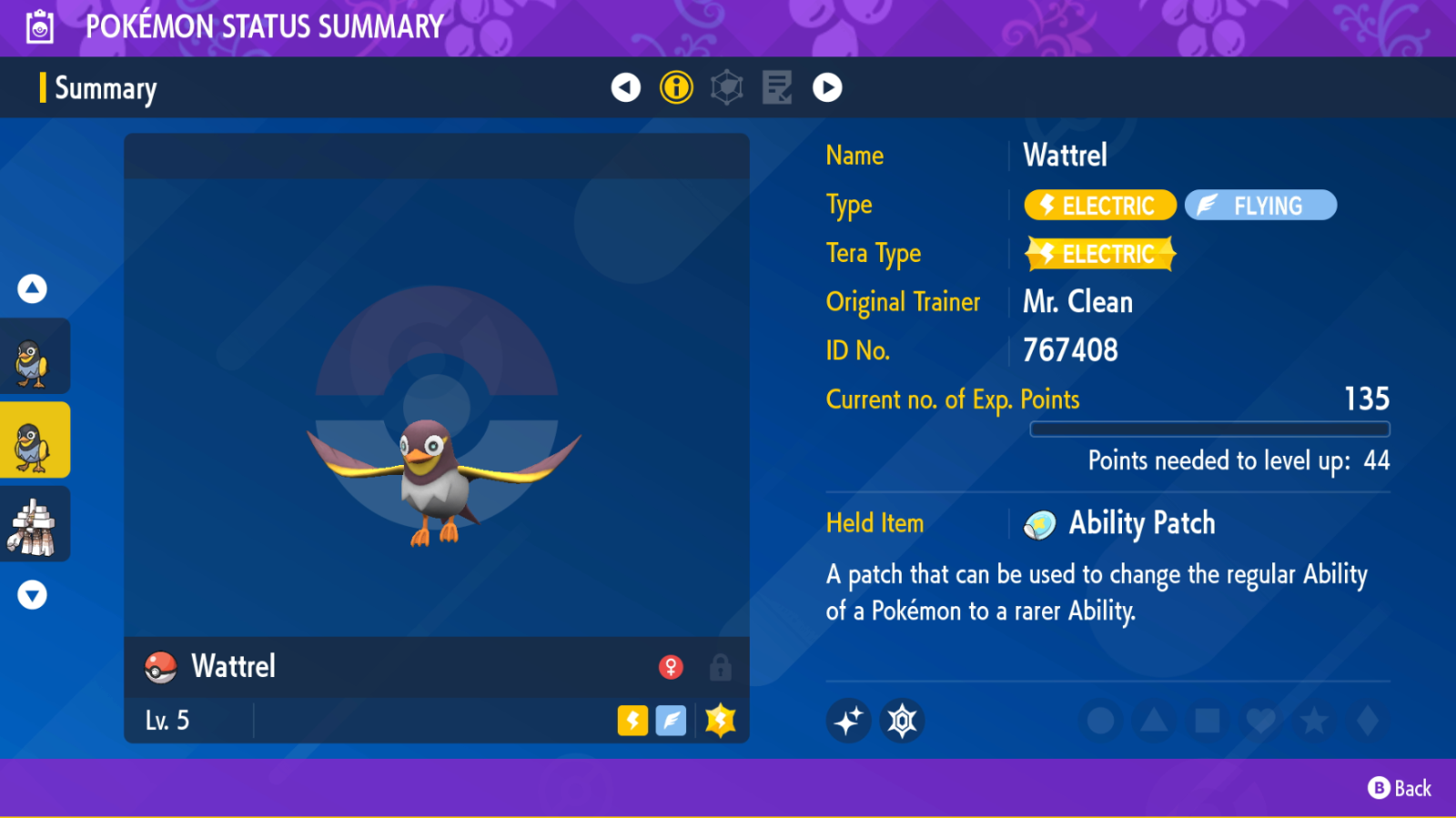1456x818 pixels.
Task: Click the experience points progress bar
Action: [x=1210, y=429]
